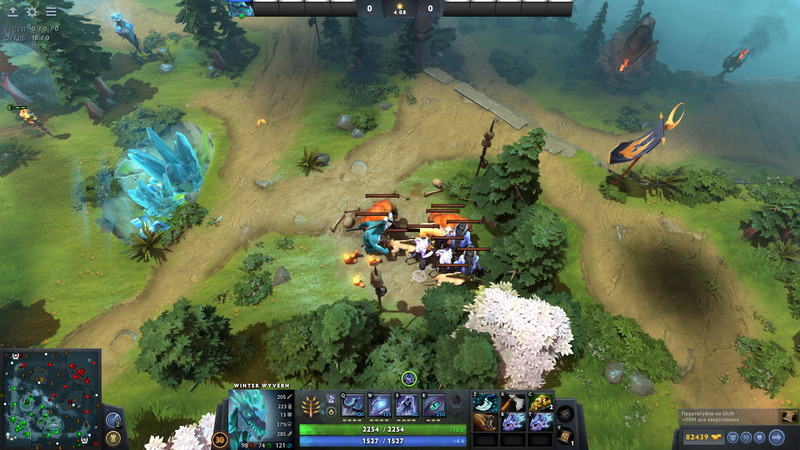Click the scroll icon above the gold panel

(786, 415)
